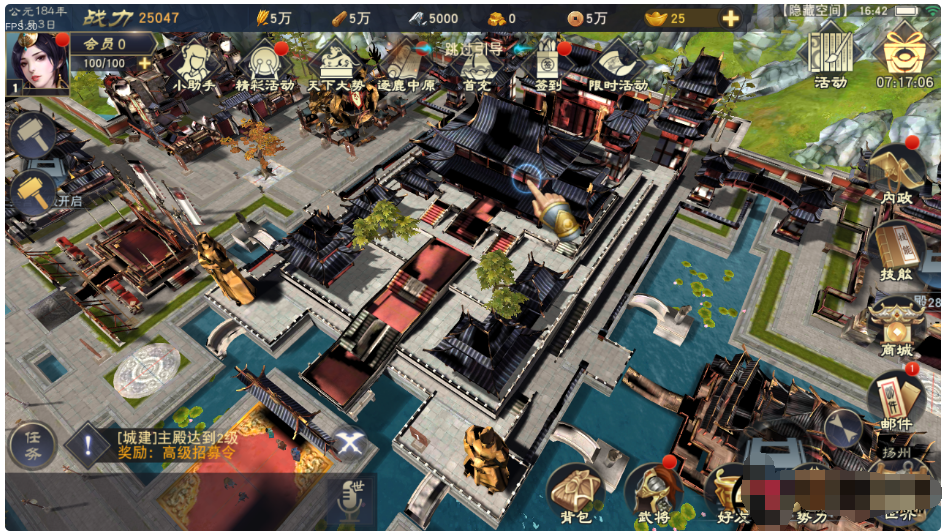Open the 任务 quest list
The width and height of the screenshot is (942, 531).
pyautogui.click(x=32, y=444)
